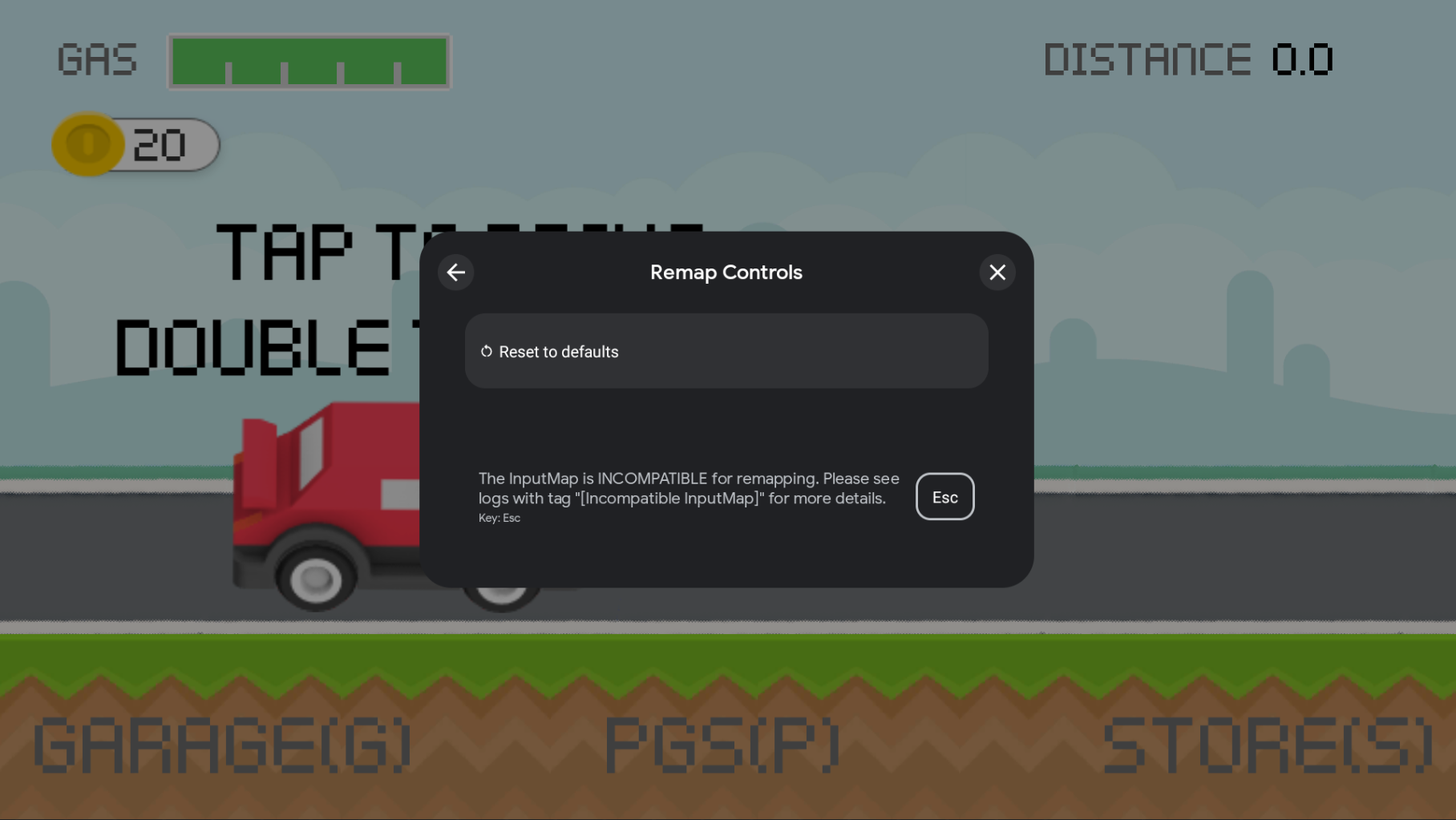Click the coin icon near the counter
The height and width of the screenshot is (820, 1456).
tap(88, 144)
